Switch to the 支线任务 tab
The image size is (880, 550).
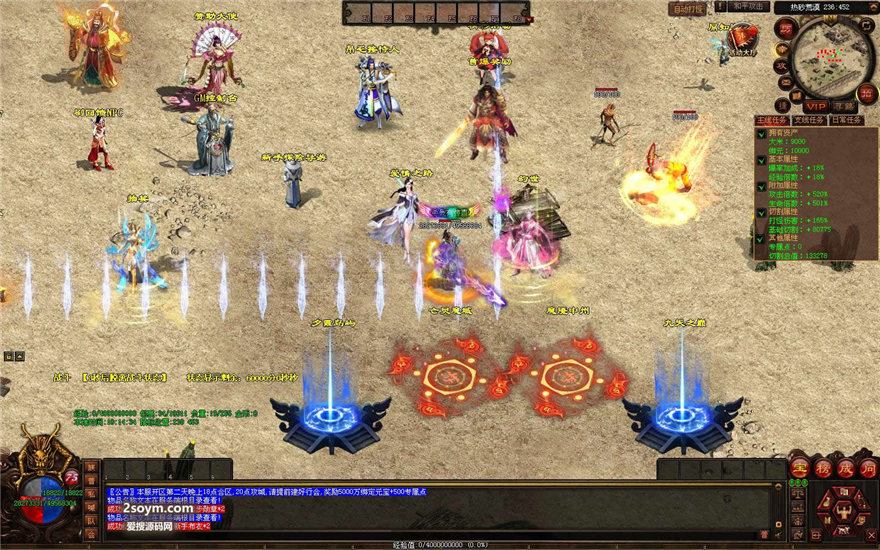(809, 120)
